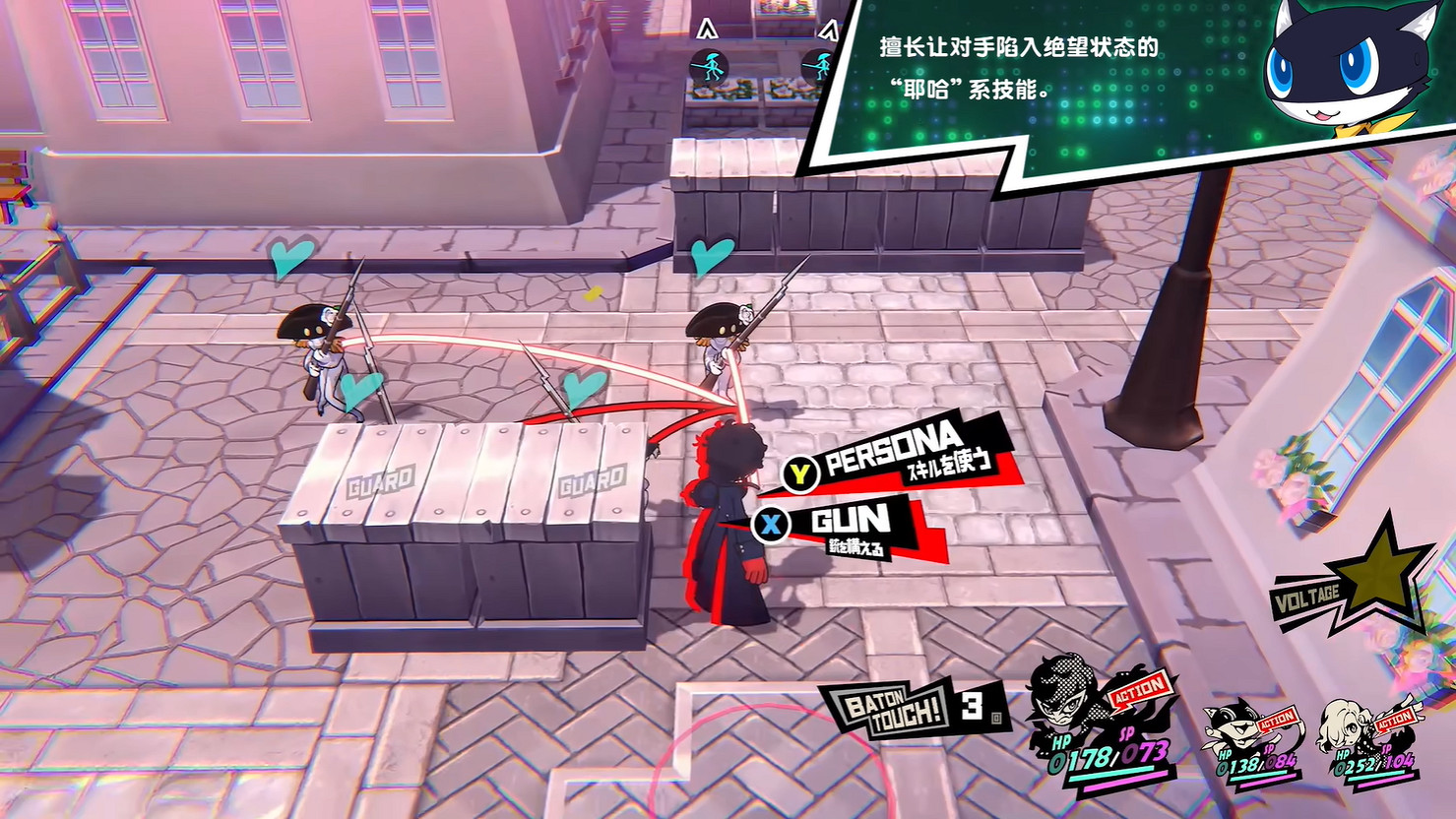The width and height of the screenshot is (1456, 819).
Task: Click the chevron marker above the leftmost enemy indicator
Action: [707, 30]
